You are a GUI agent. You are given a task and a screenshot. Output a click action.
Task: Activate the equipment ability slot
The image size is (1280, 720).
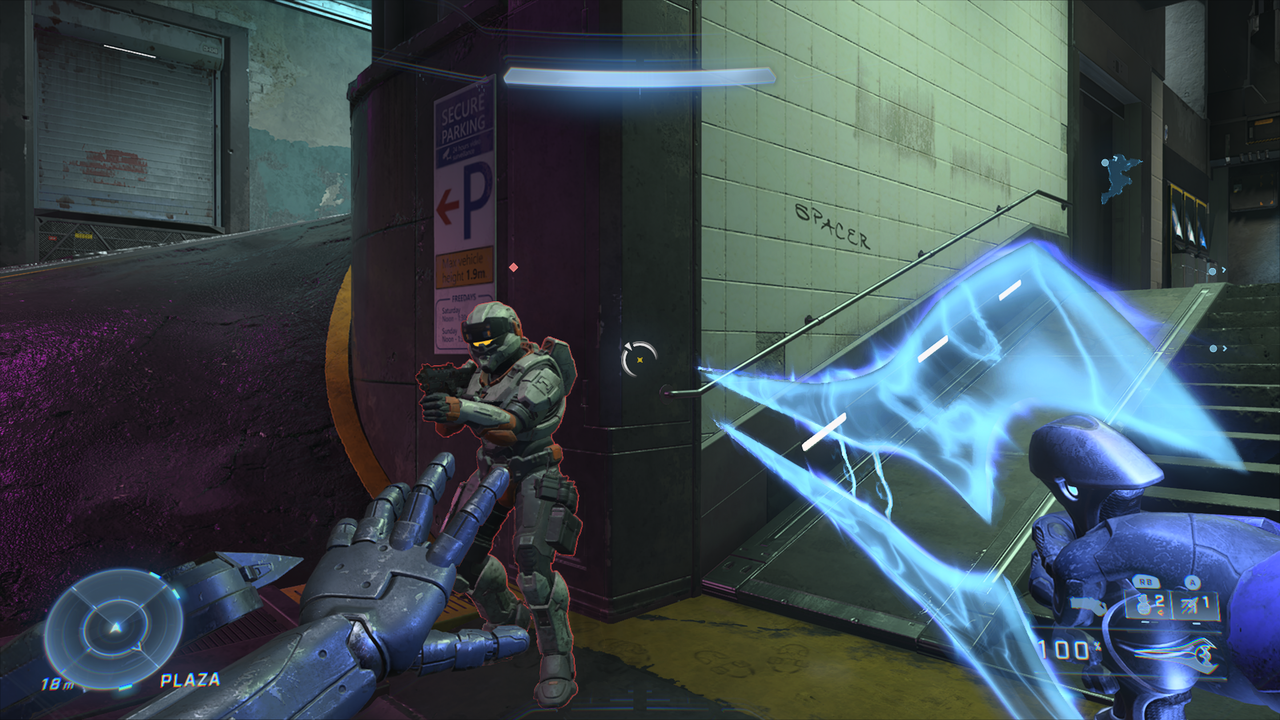(x=1196, y=604)
